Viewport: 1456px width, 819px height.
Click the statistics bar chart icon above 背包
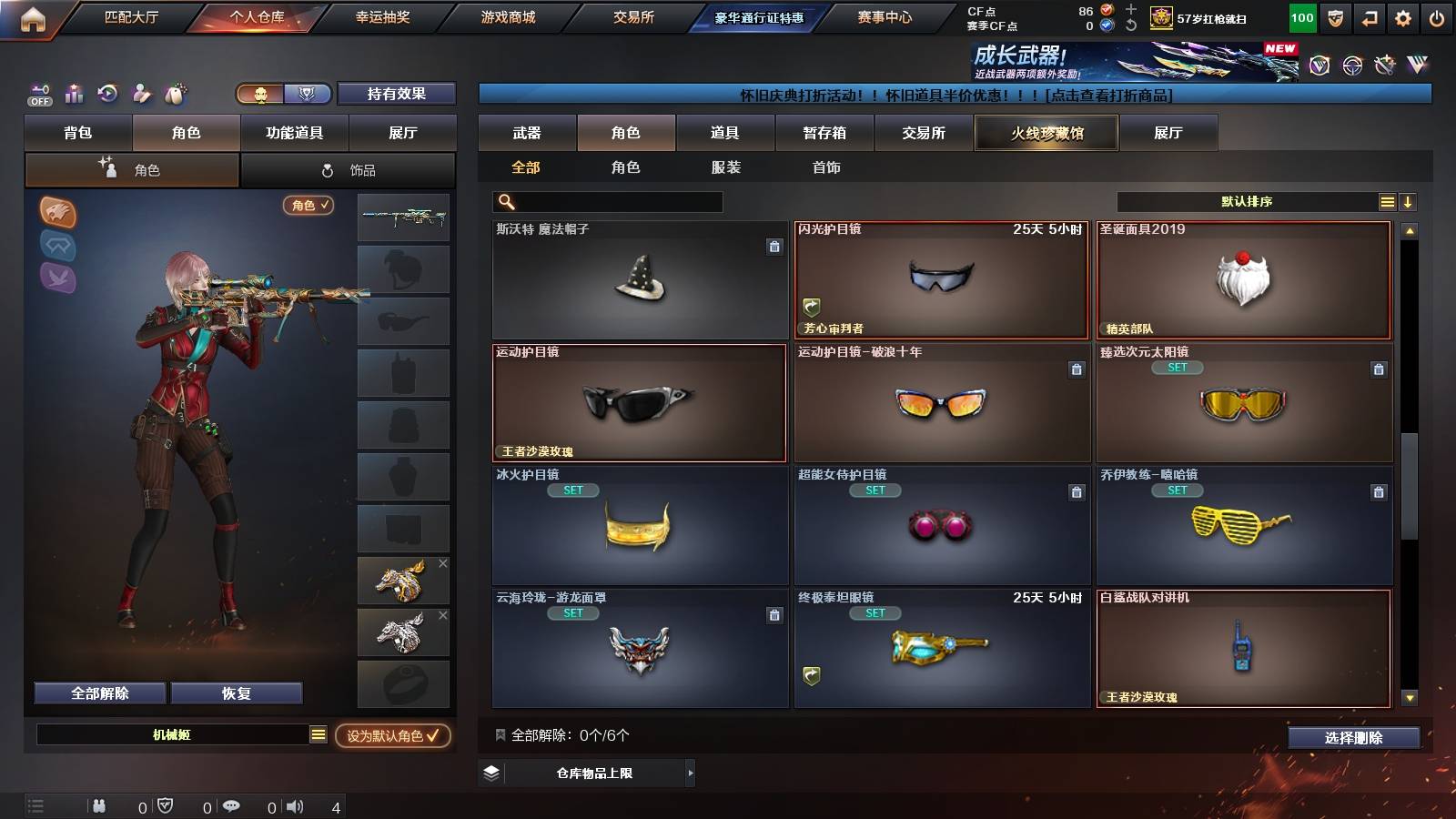click(74, 94)
